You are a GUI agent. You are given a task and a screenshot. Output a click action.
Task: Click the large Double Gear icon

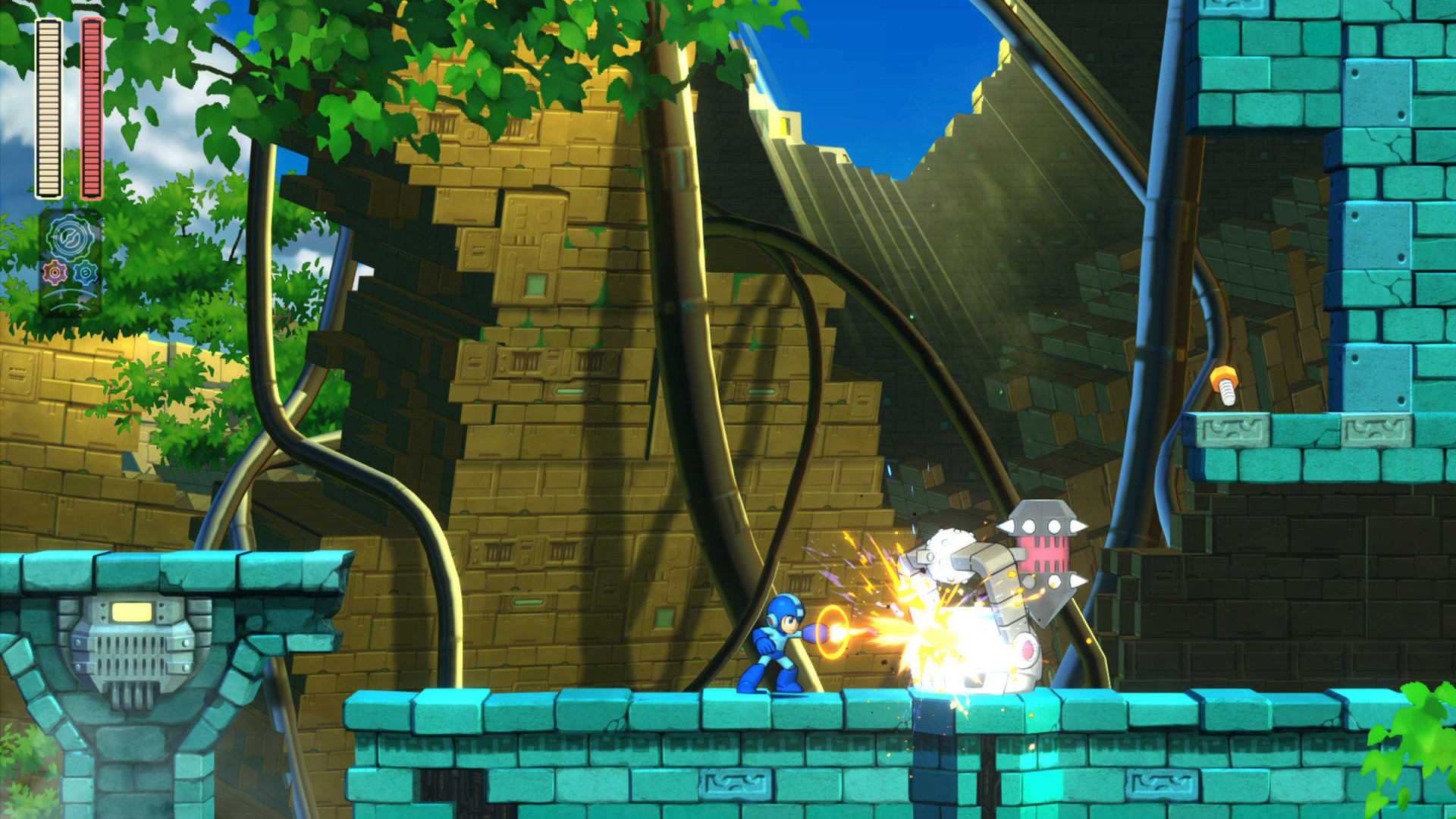[70, 237]
